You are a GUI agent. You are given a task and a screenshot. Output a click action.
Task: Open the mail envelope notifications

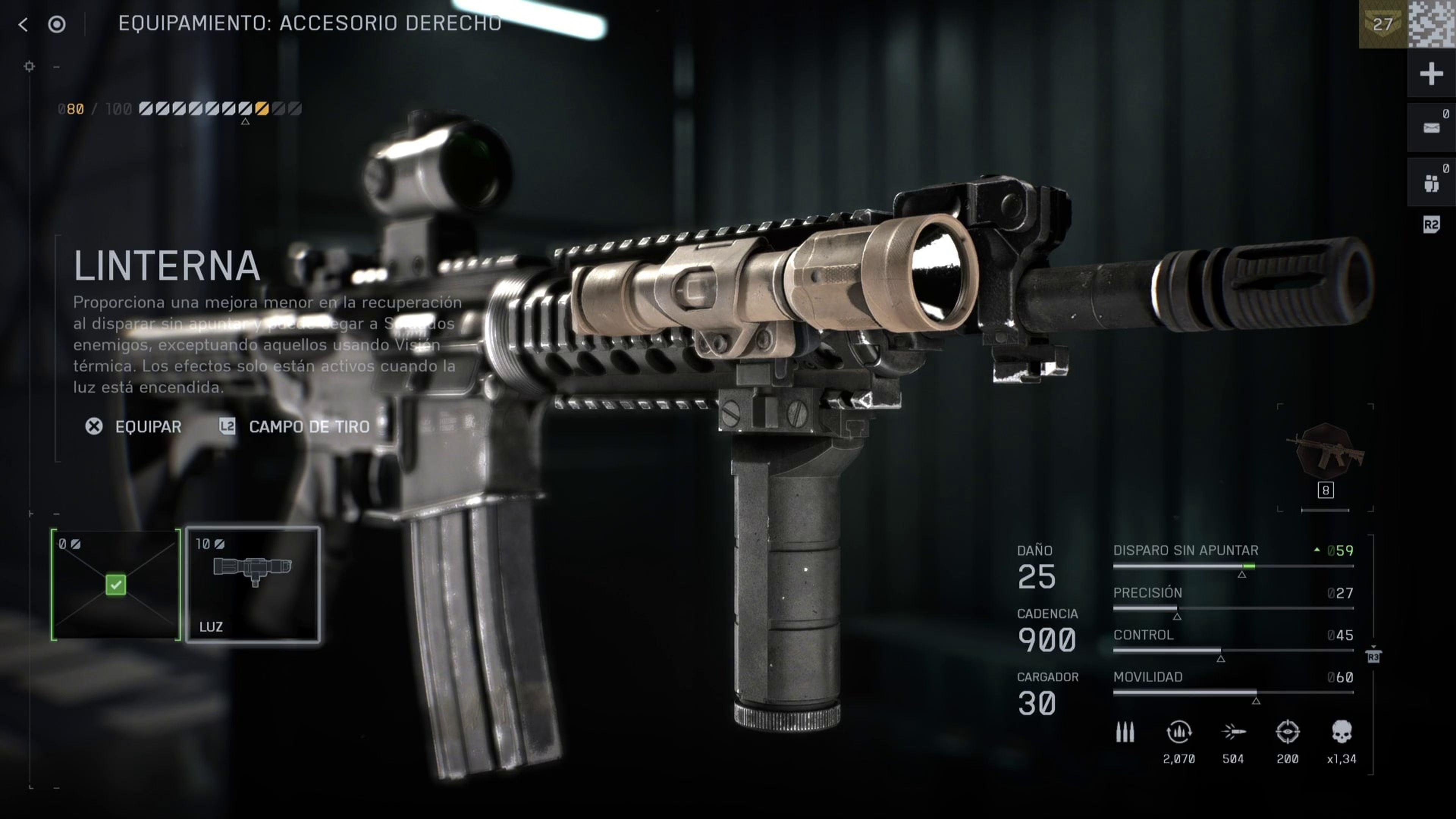[1431, 128]
